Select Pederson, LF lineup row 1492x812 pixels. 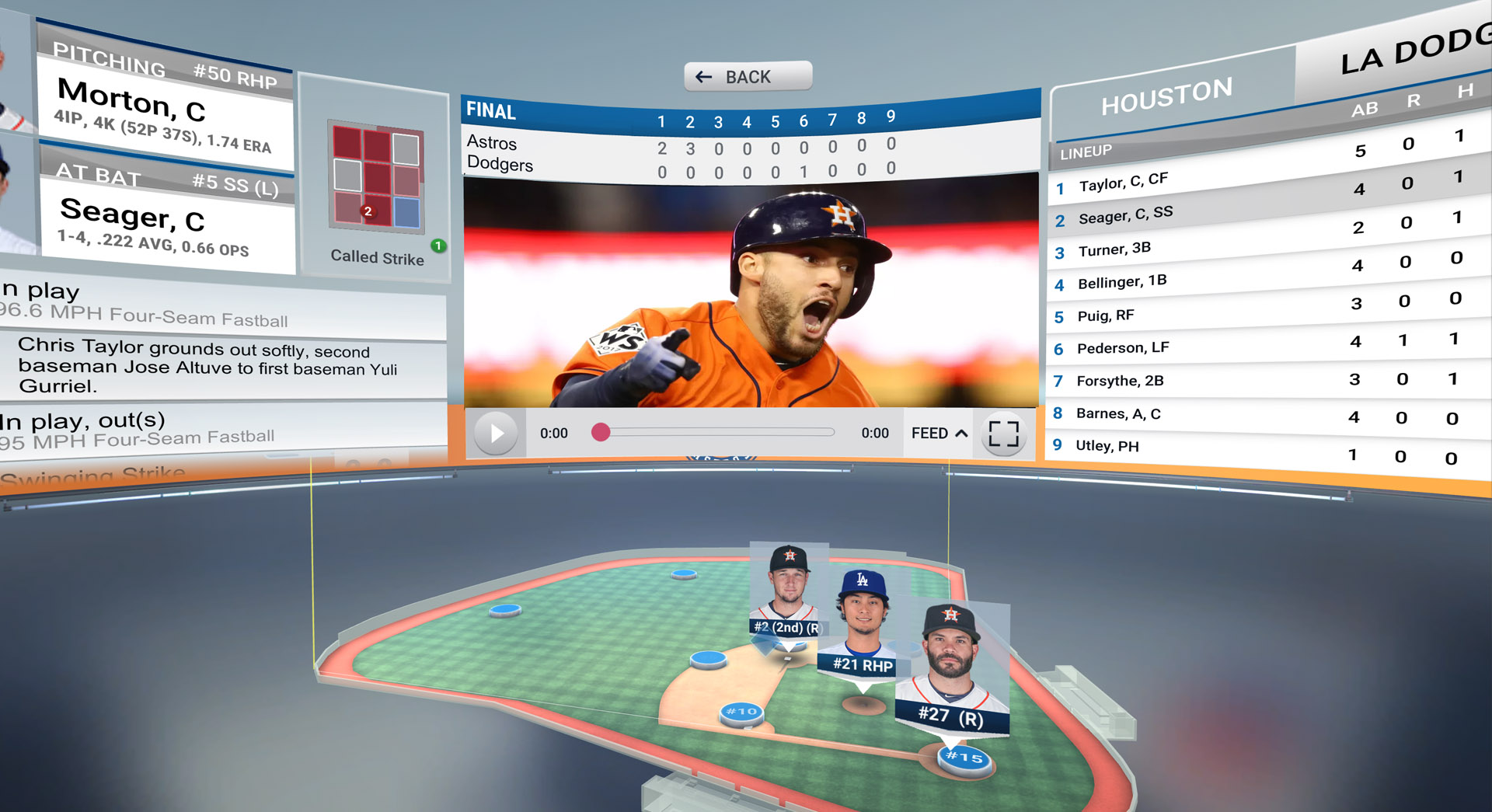click(1122, 348)
